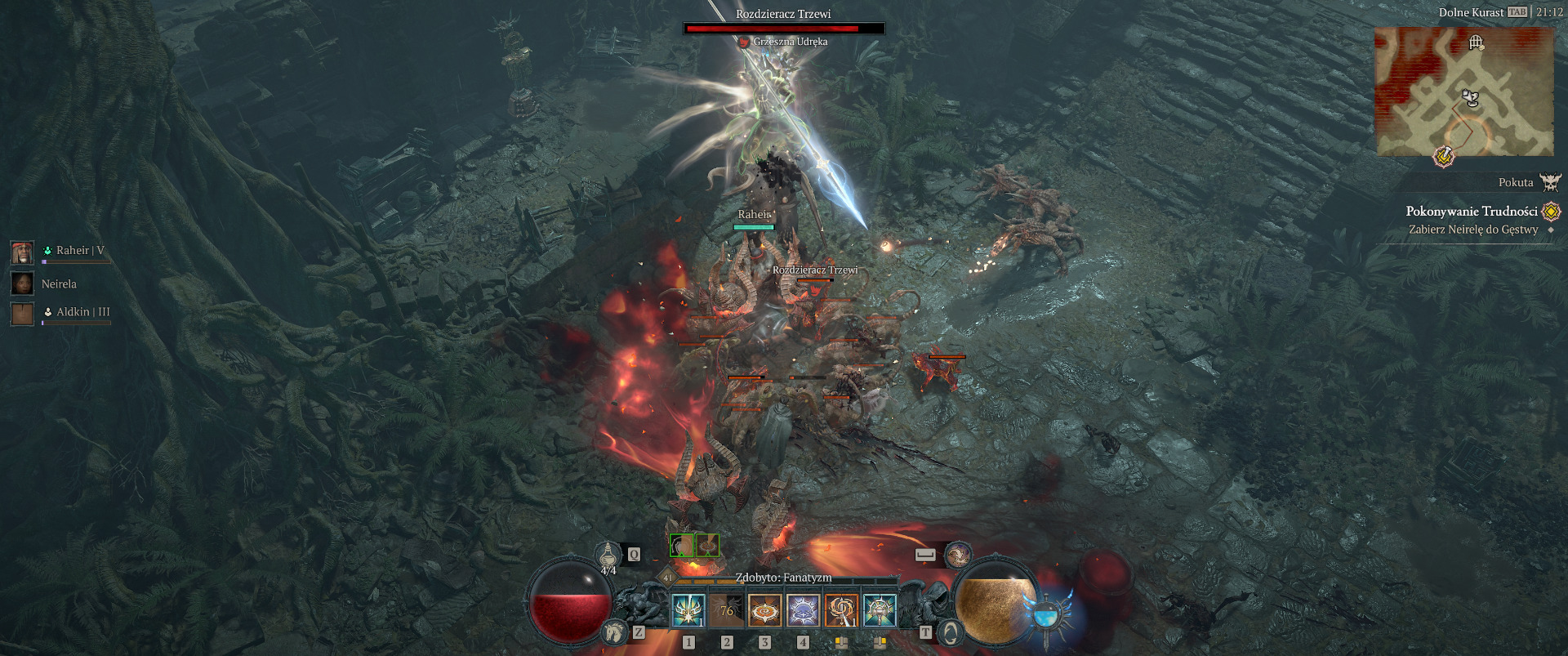
Task: Trigger the hammer and shield skill
Action: (880, 610)
